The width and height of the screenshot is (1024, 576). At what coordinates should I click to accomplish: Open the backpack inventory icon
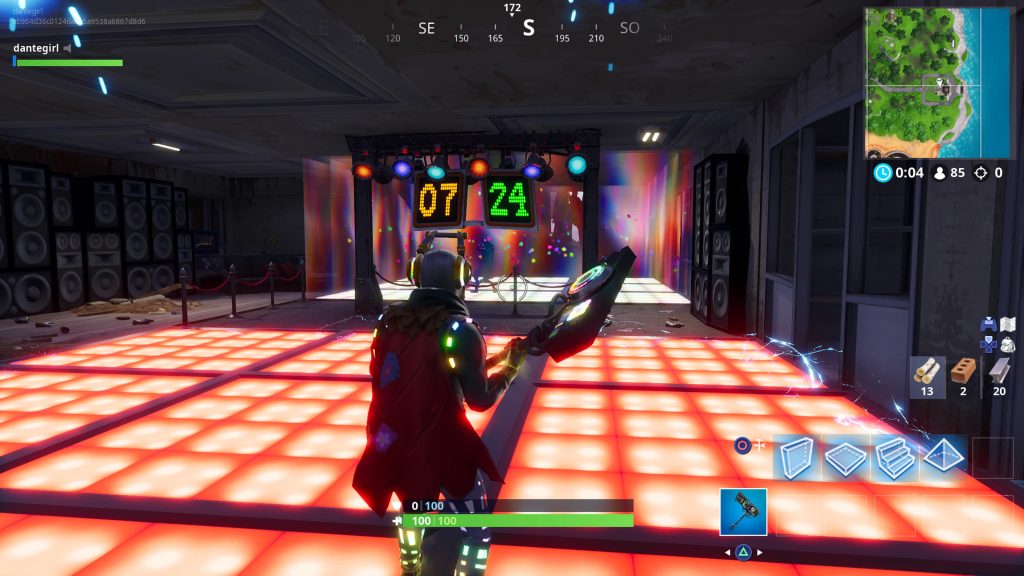pos(1007,343)
